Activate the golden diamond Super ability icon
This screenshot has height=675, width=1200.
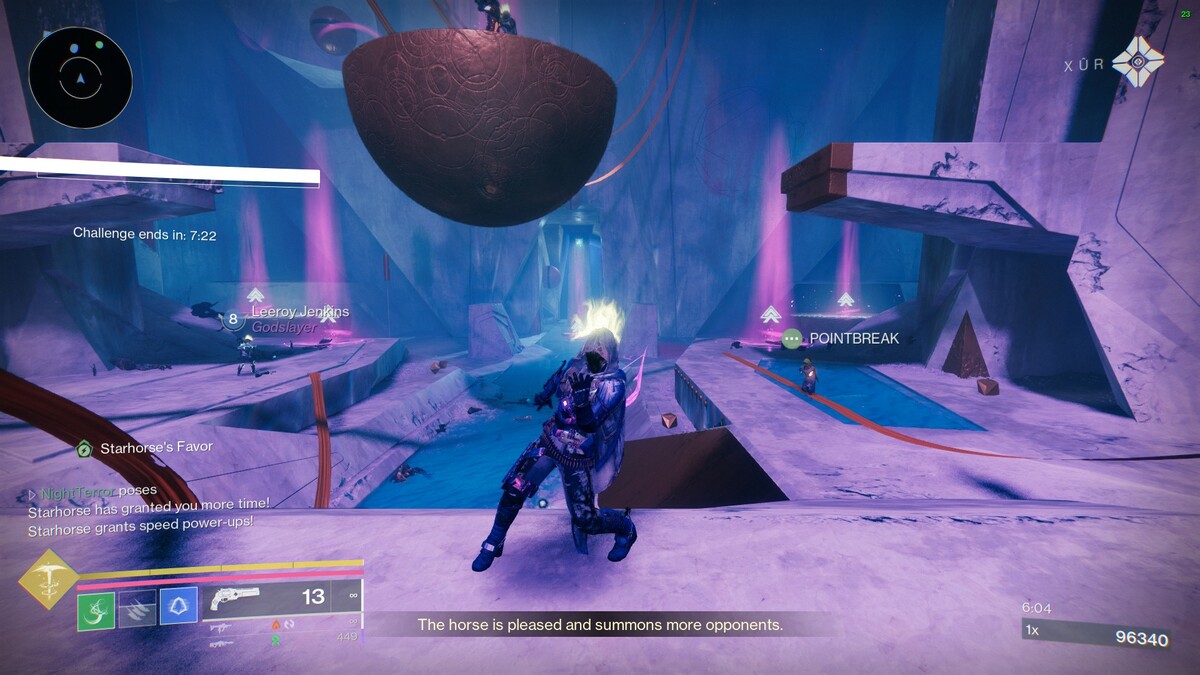coord(48,579)
